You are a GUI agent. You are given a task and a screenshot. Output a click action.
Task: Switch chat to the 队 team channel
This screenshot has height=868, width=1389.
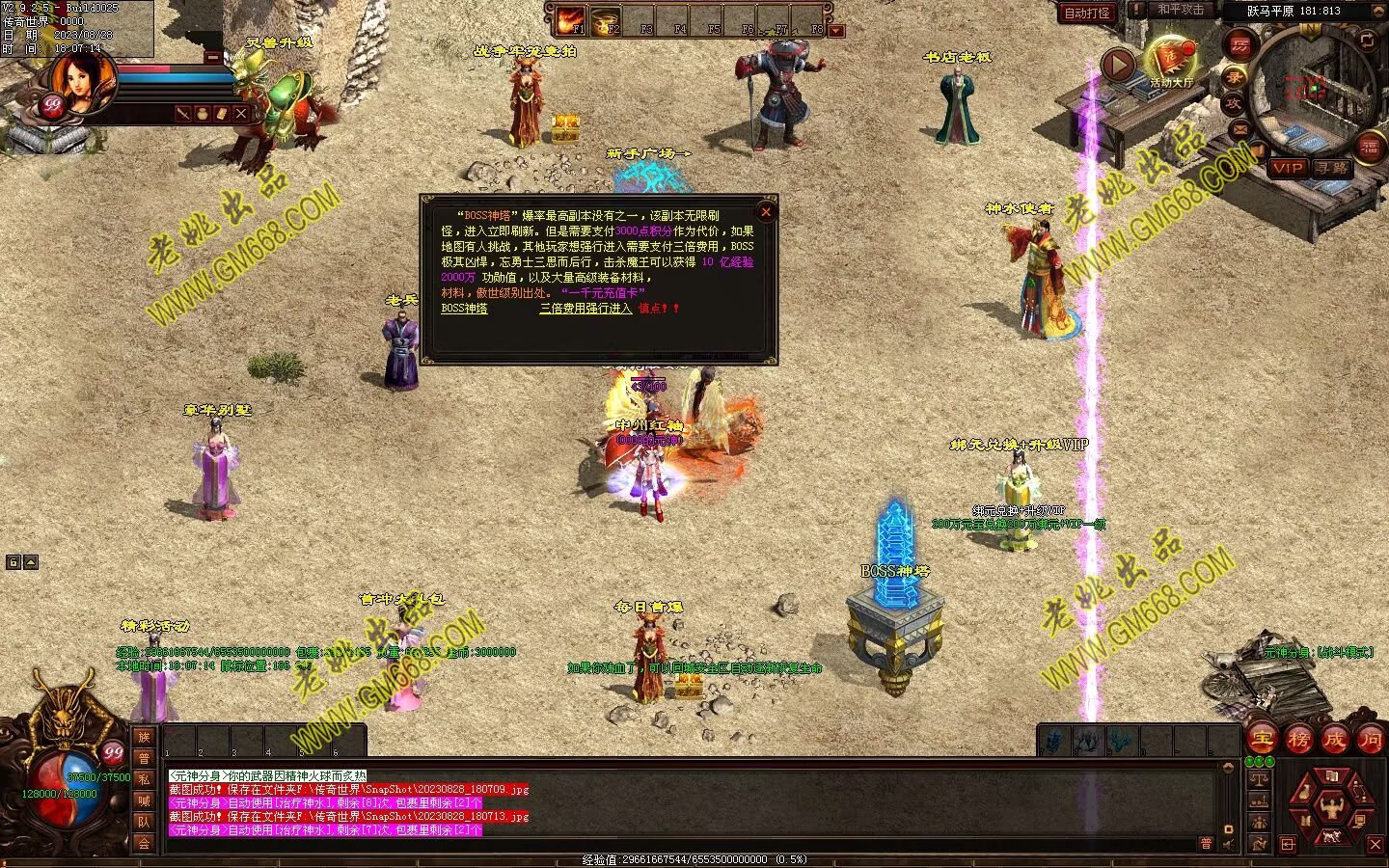click(x=144, y=822)
